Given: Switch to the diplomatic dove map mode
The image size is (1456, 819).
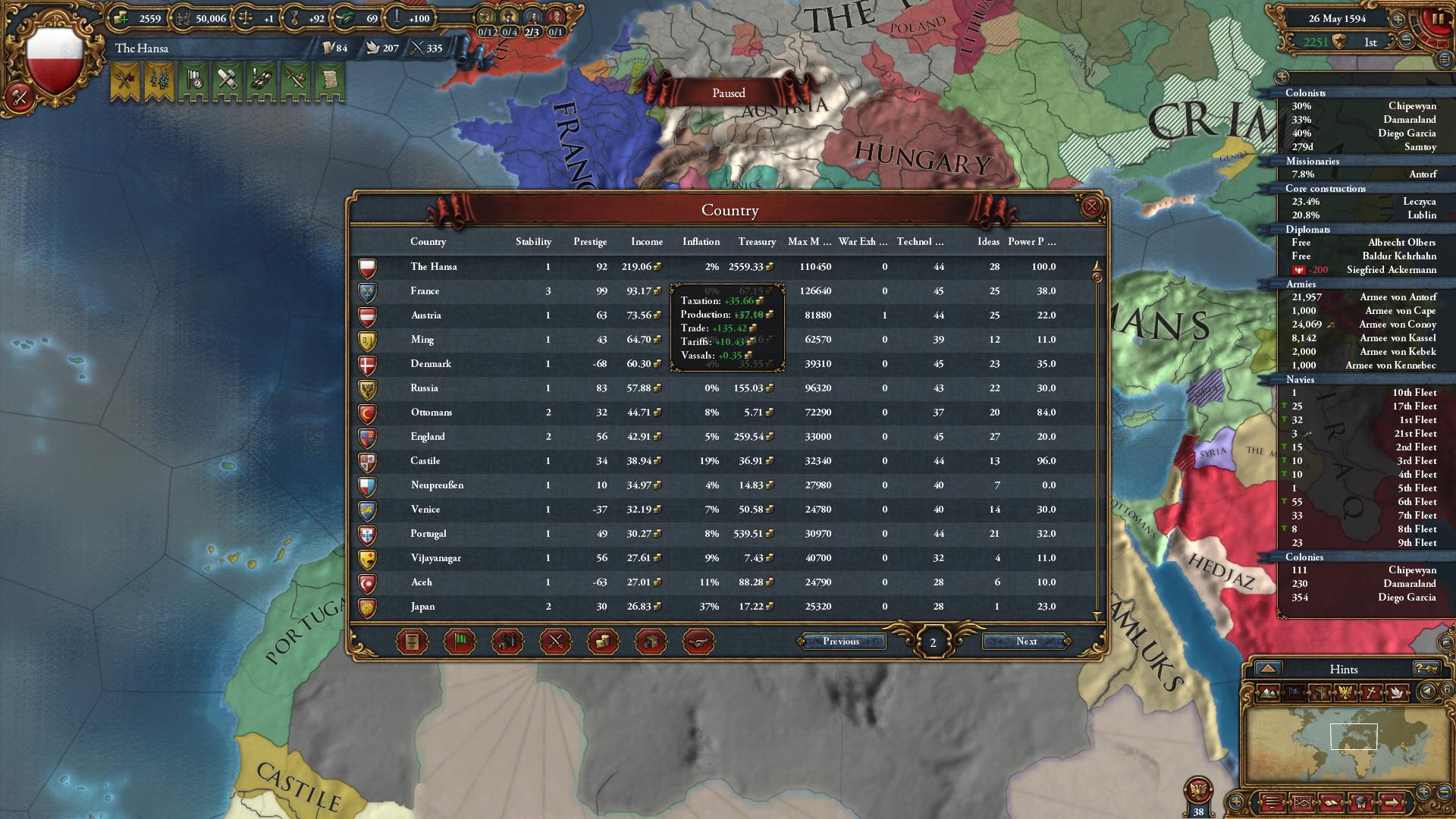Looking at the screenshot, I should [1397, 692].
